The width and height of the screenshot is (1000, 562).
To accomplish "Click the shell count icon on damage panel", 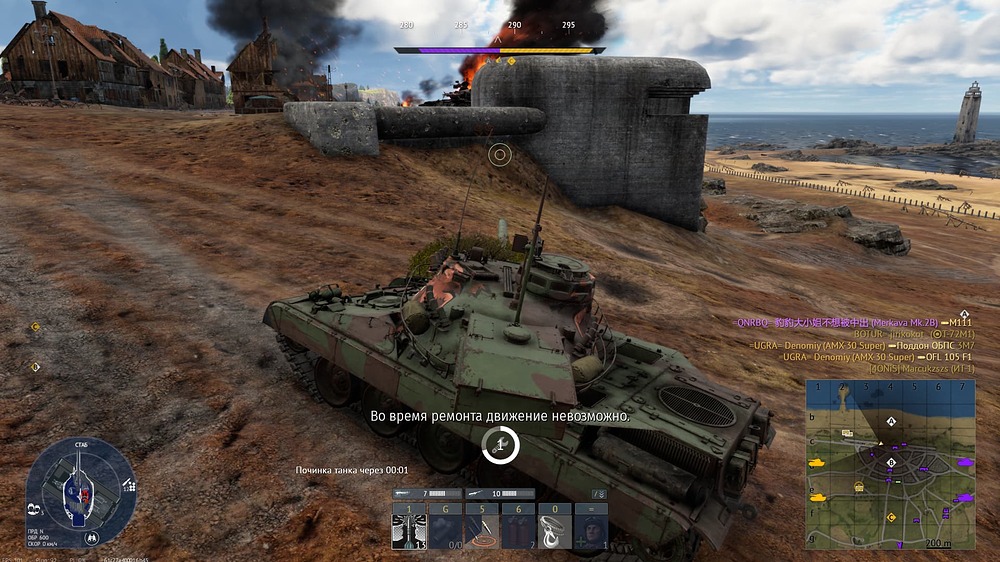I will coord(129,487).
